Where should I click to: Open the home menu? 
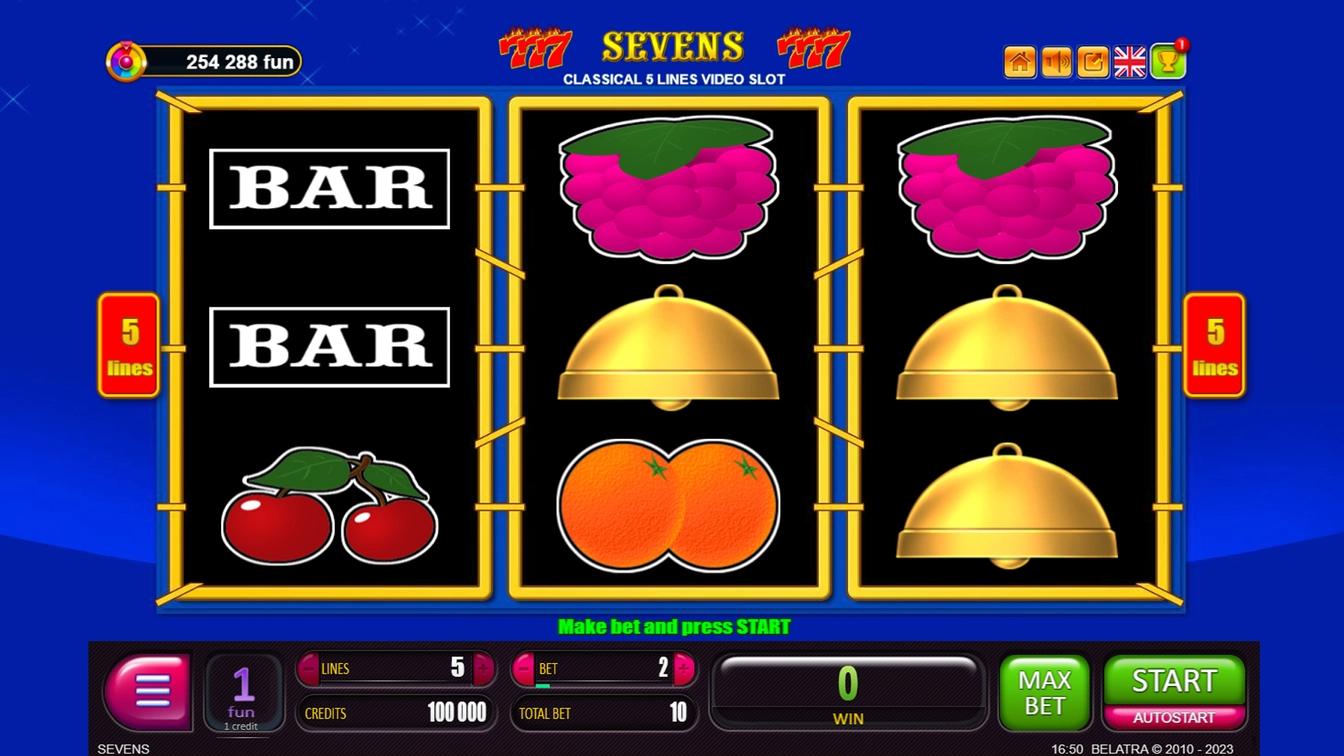[1019, 62]
